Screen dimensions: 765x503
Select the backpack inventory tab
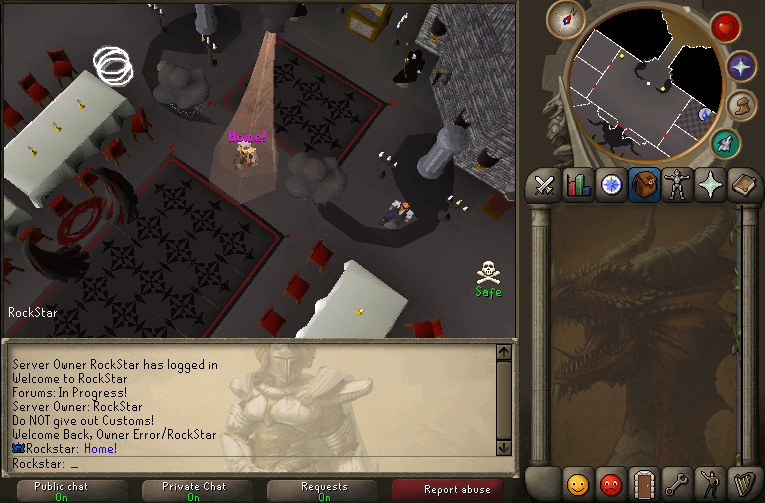(x=645, y=186)
